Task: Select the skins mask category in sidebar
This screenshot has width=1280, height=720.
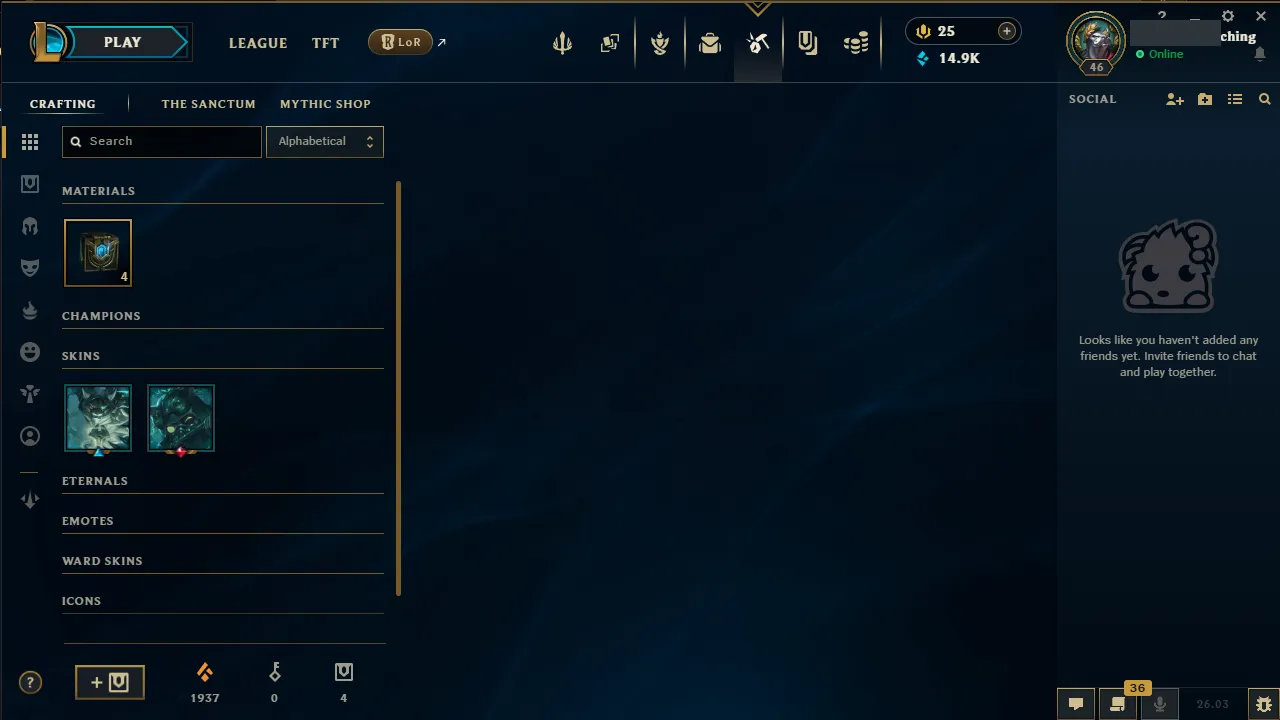Action: pyautogui.click(x=30, y=268)
